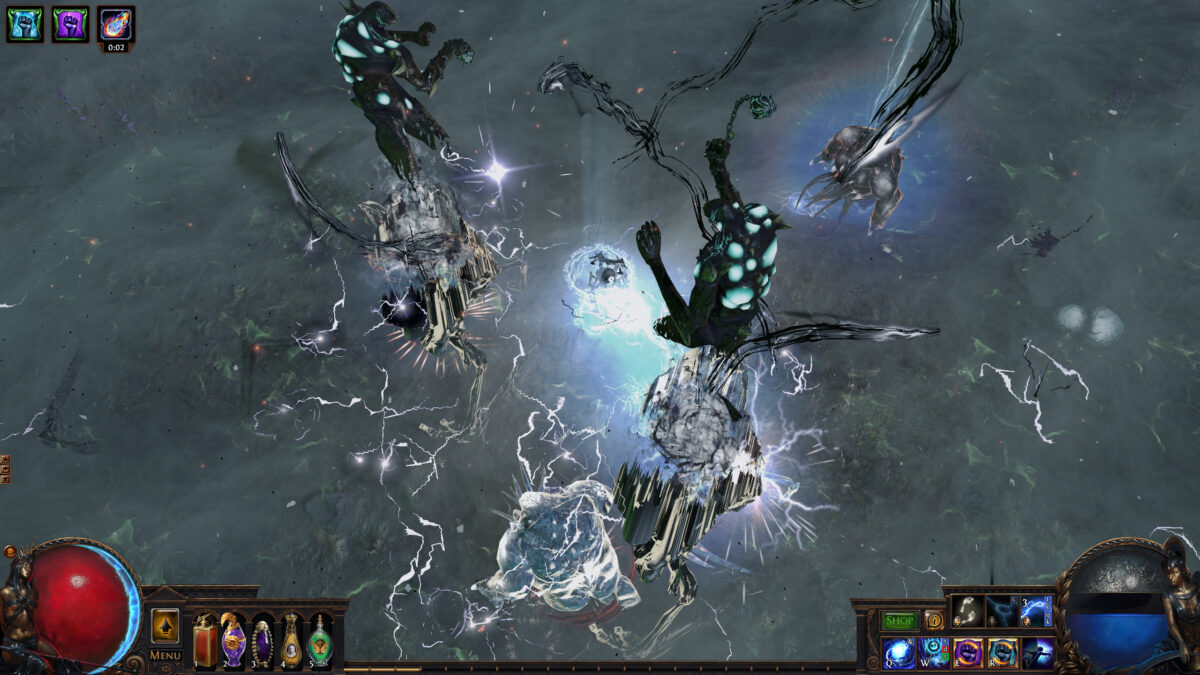Use the green winged flask in slot 5

320,638
